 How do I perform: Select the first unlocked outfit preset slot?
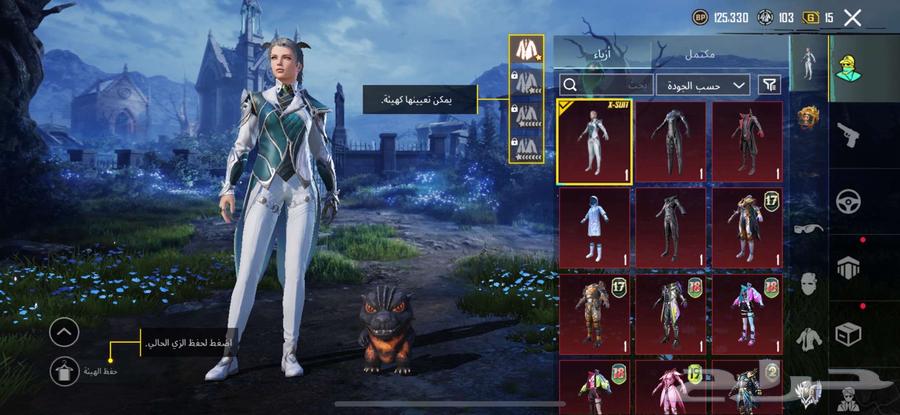point(525,47)
